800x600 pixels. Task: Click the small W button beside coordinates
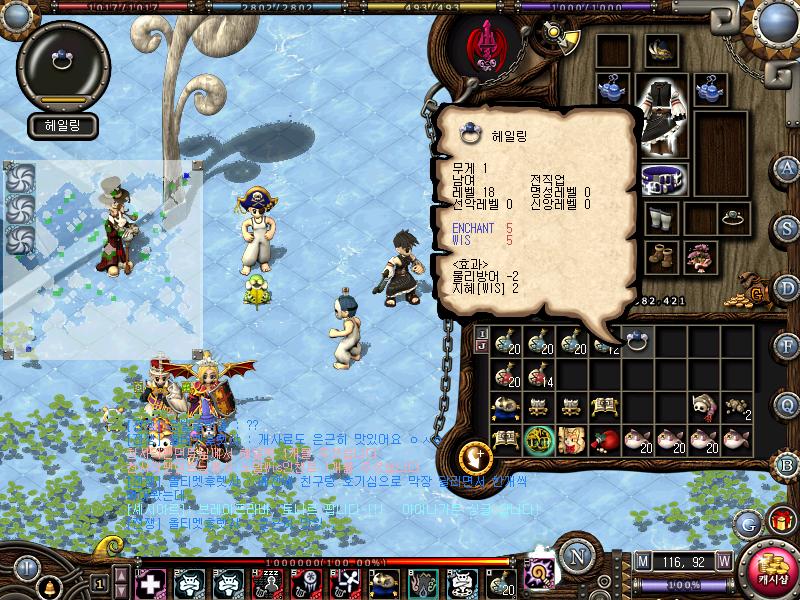pyautogui.click(x=723, y=560)
